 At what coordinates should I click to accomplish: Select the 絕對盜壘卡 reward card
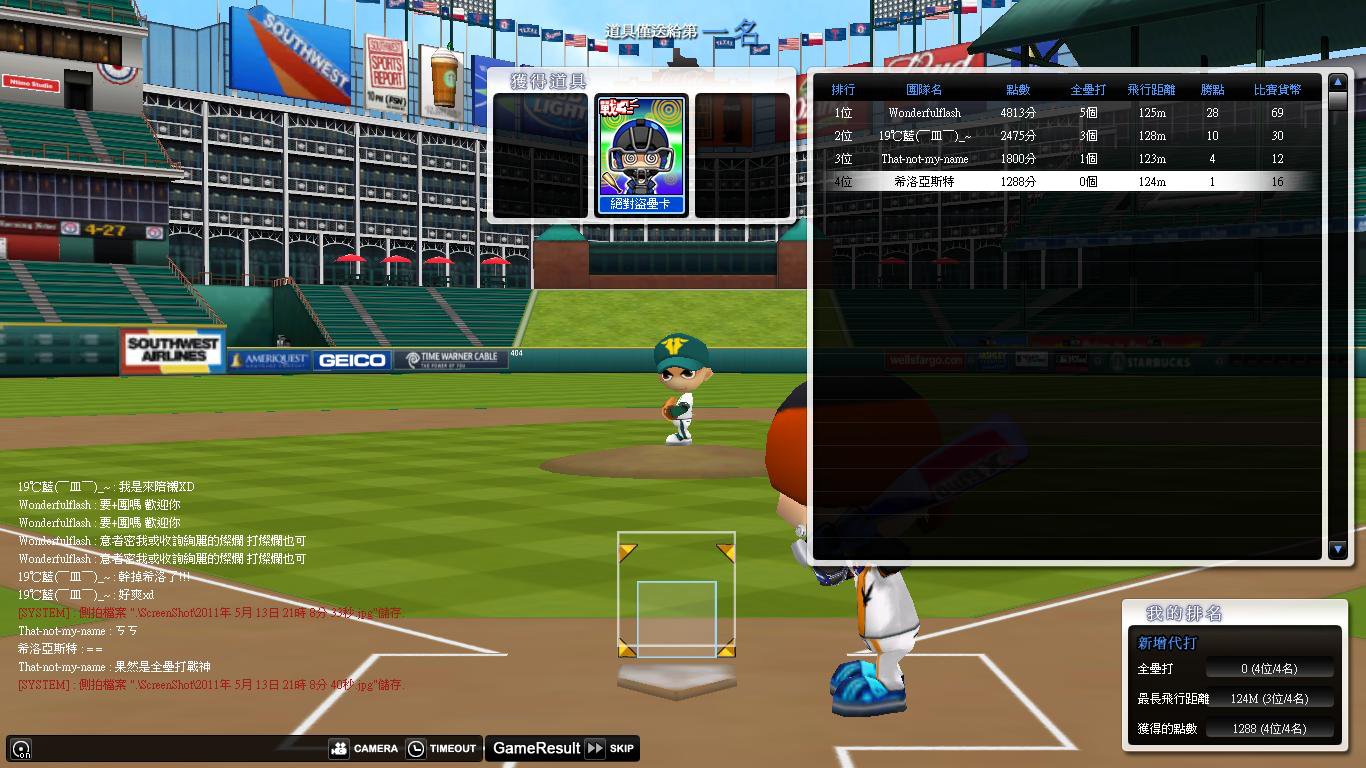tap(641, 155)
